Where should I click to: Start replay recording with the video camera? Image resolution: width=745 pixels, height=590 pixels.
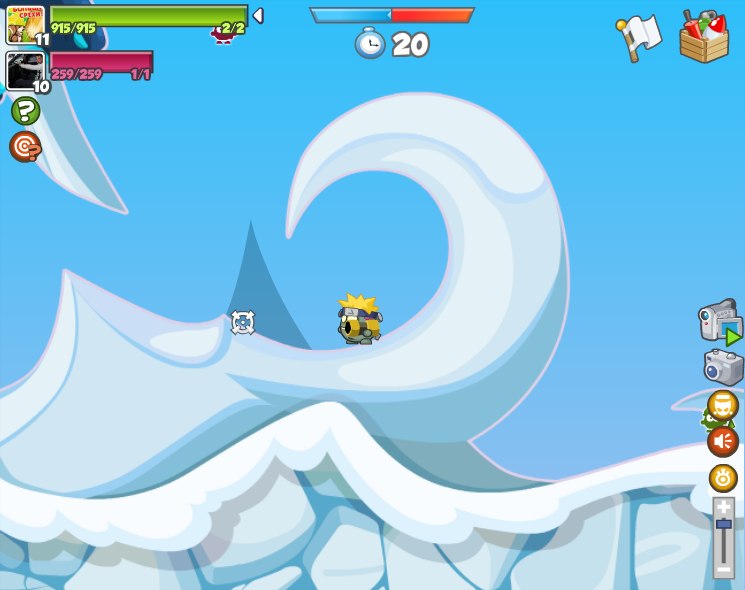tap(720, 323)
